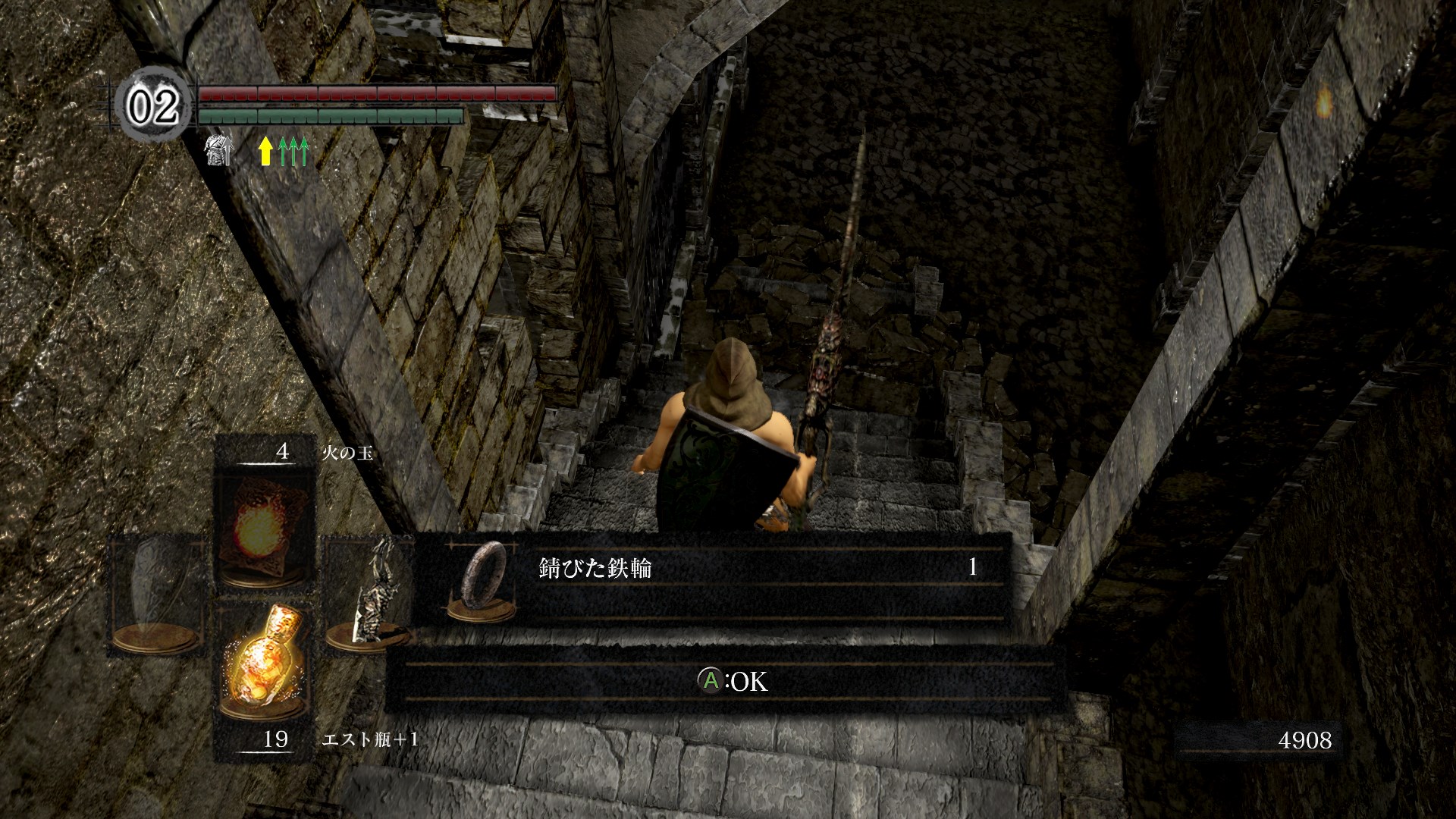Viewport: 1456px width, 819px height.
Task: Click the left-hand shield equipment slot
Action: pyautogui.click(x=158, y=593)
